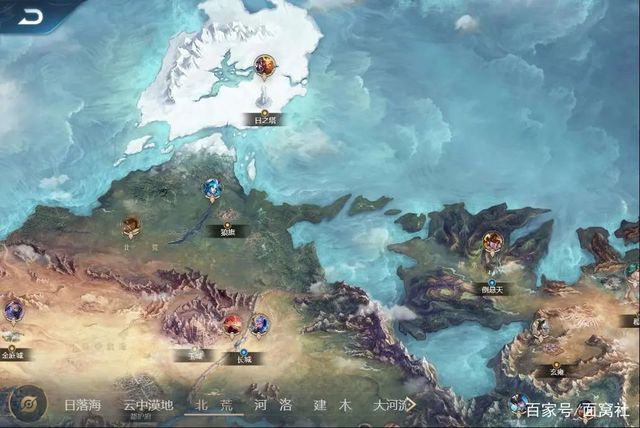Image resolution: width=640 pixels, height=428 pixels.
Task: Open the hero portrait above 倒悬天
Action: pos(493,242)
